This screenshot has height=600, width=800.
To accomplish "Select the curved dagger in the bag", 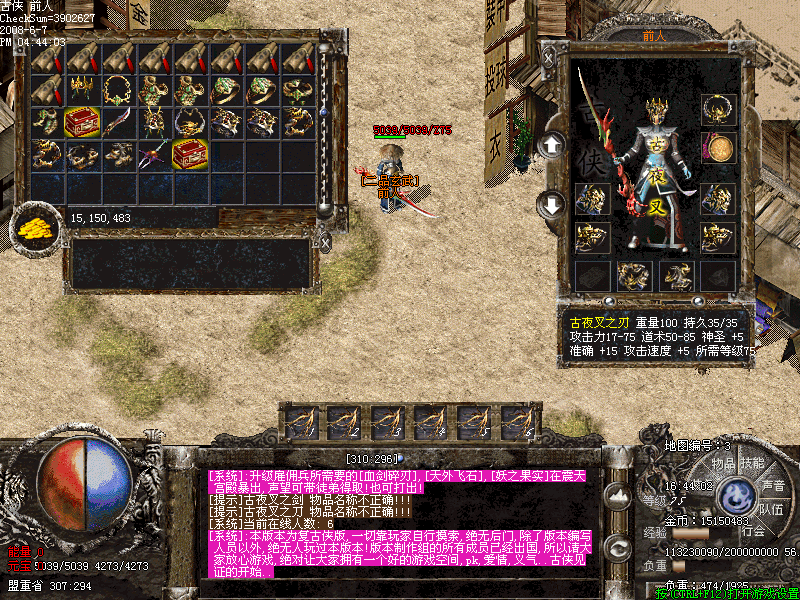I will pos(119,121).
